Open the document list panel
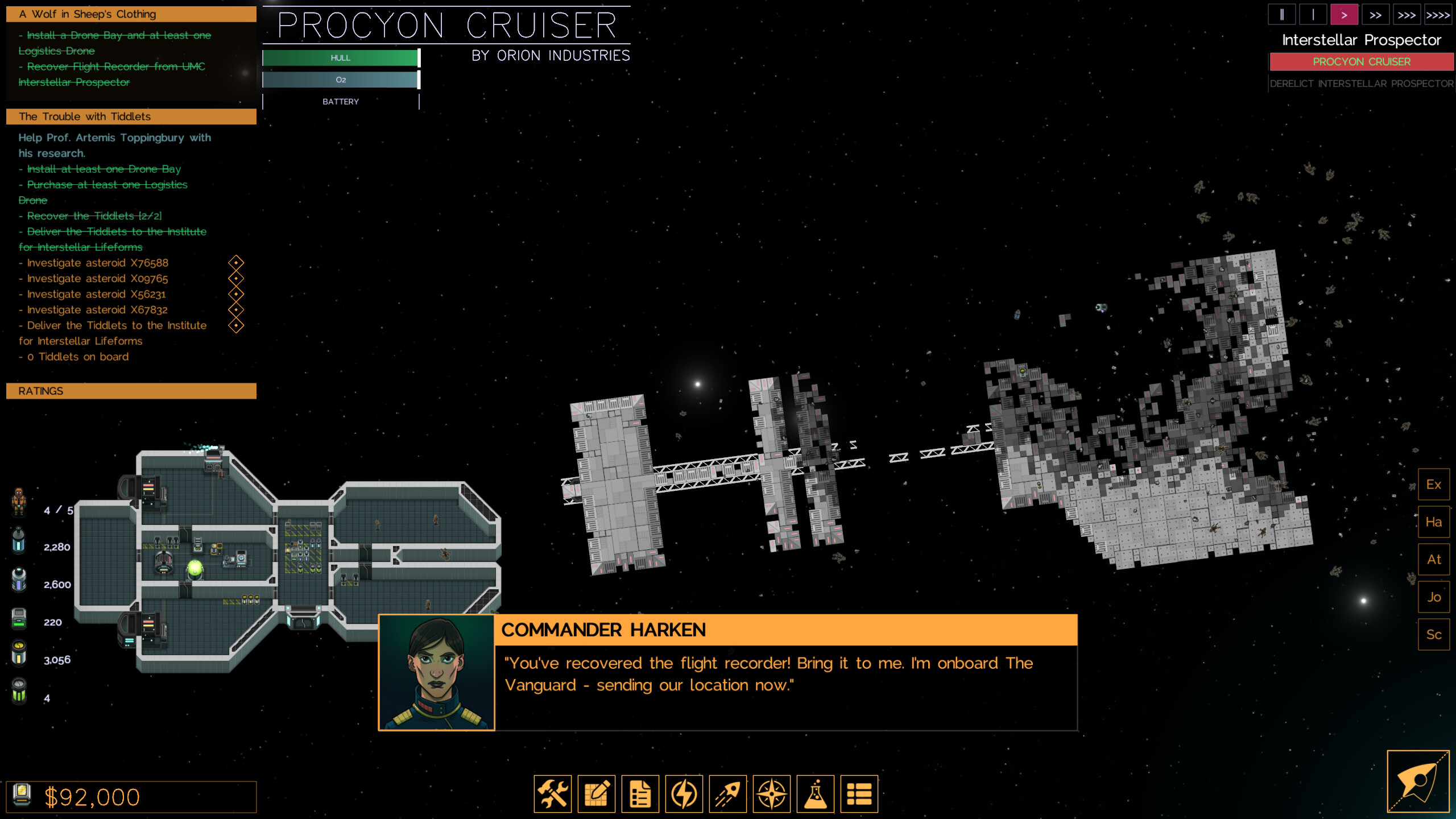This screenshot has width=1456, height=819. pyautogui.click(x=640, y=794)
